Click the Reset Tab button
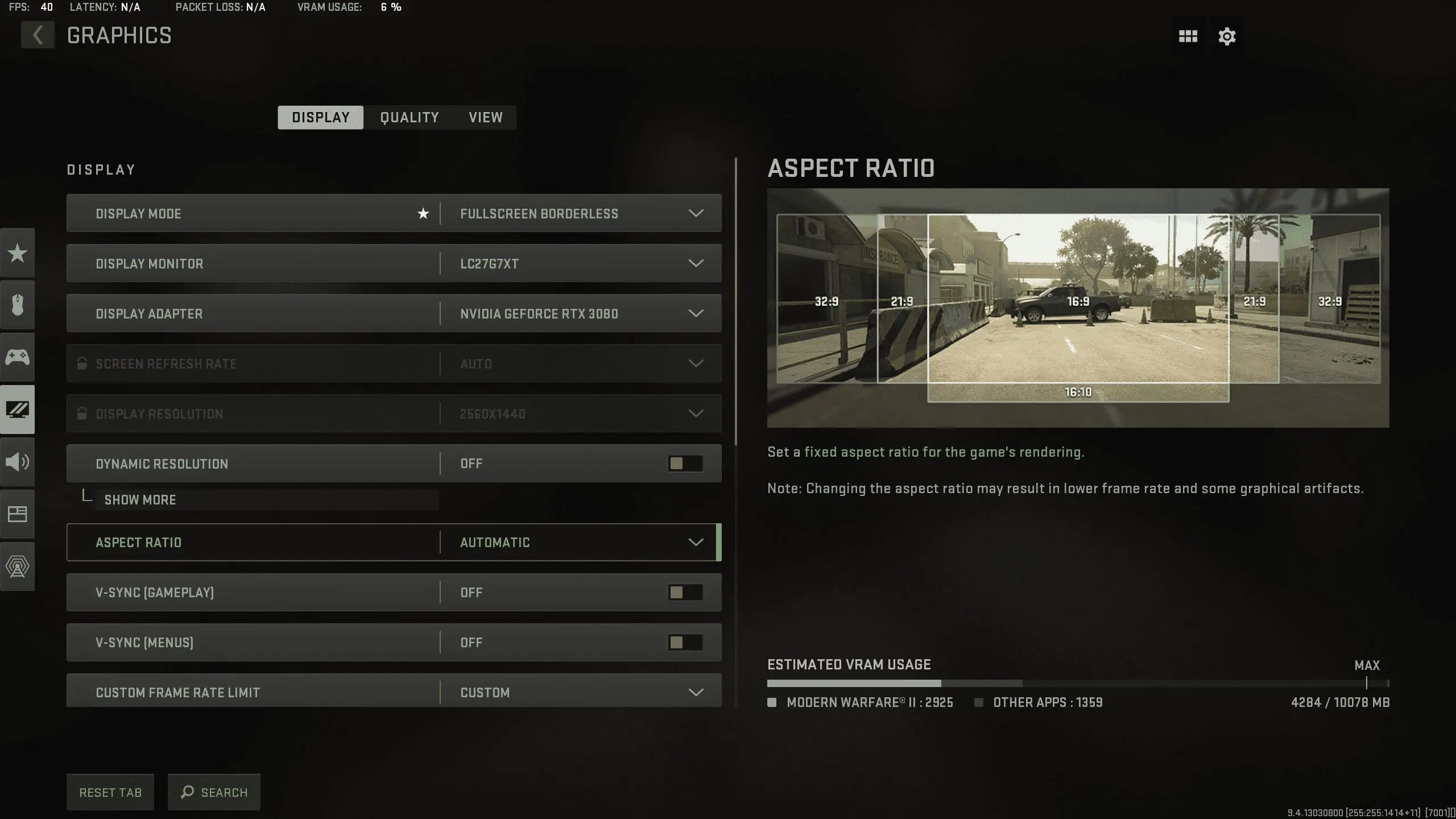1456x819 pixels. 110,792
